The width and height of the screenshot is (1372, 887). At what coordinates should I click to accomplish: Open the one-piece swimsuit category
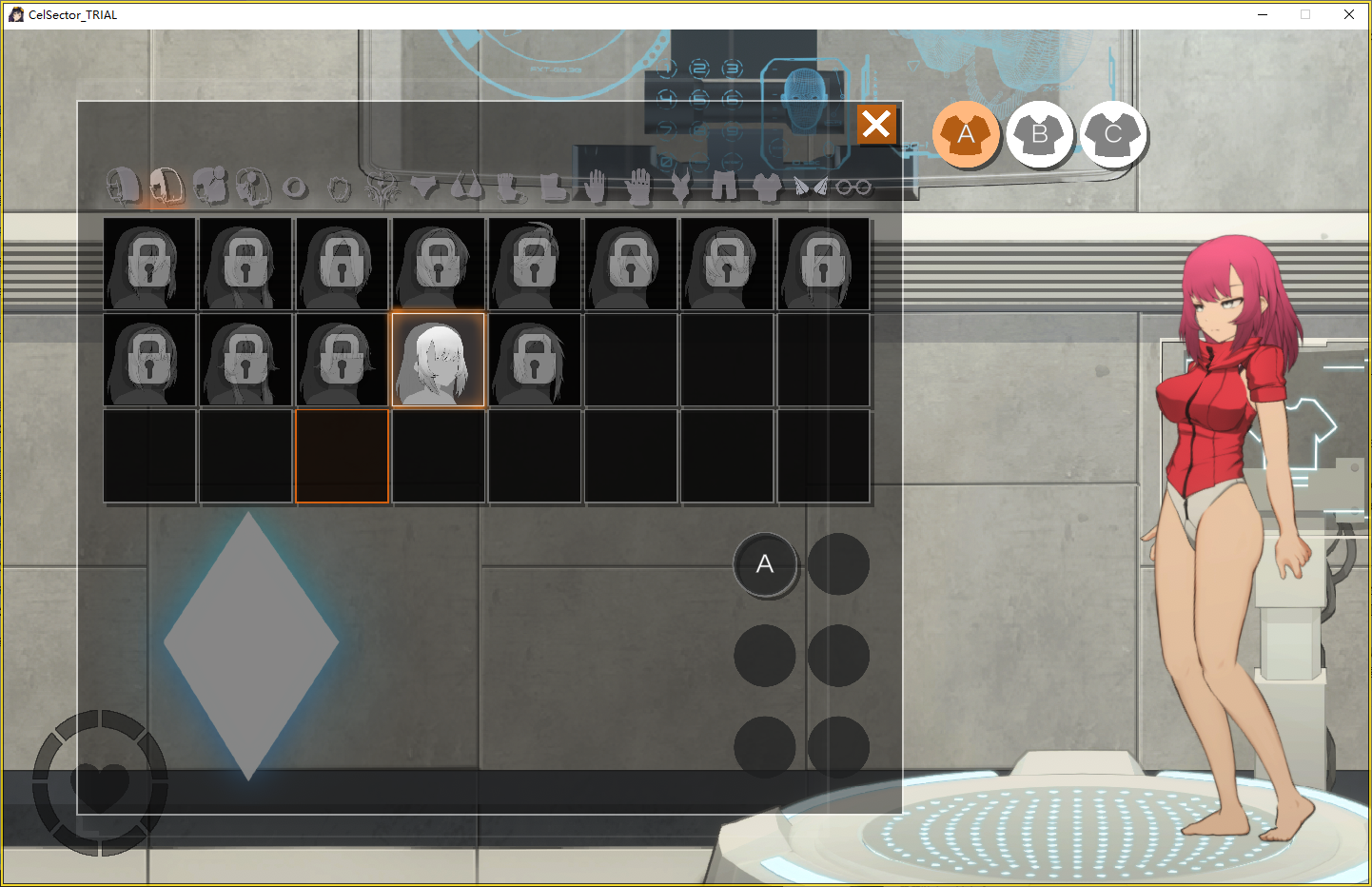(680, 187)
